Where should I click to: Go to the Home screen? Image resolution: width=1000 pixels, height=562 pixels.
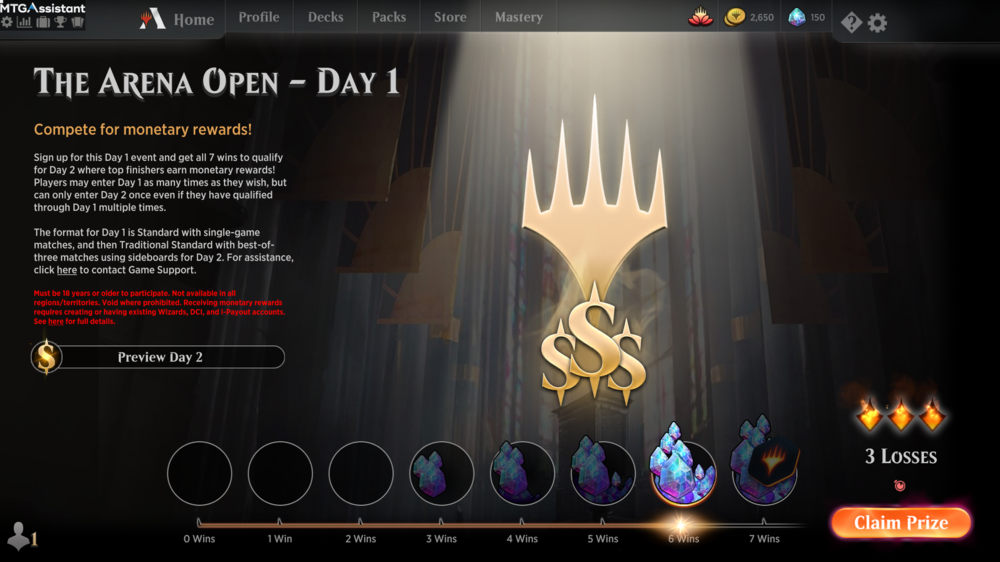point(181,19)
